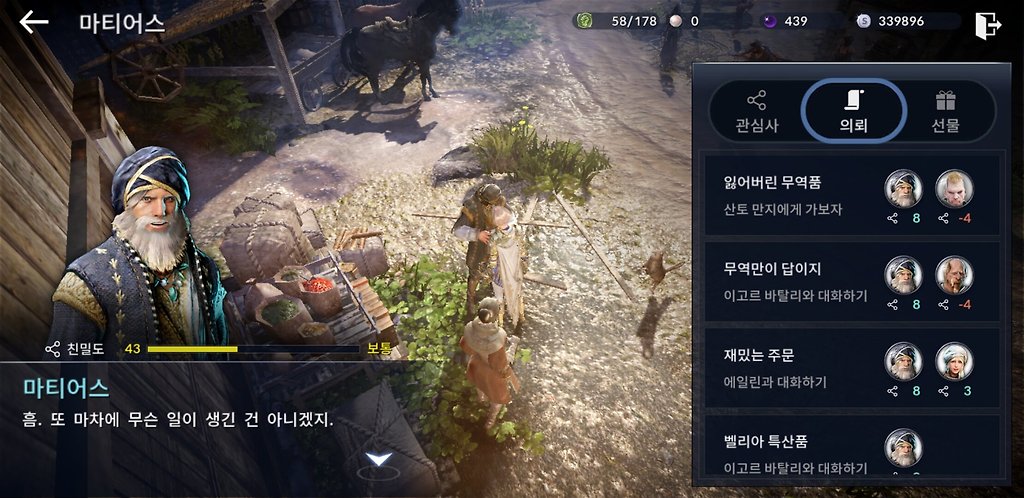Advance the dialogue with the down arrow

[x=378, y=459]
